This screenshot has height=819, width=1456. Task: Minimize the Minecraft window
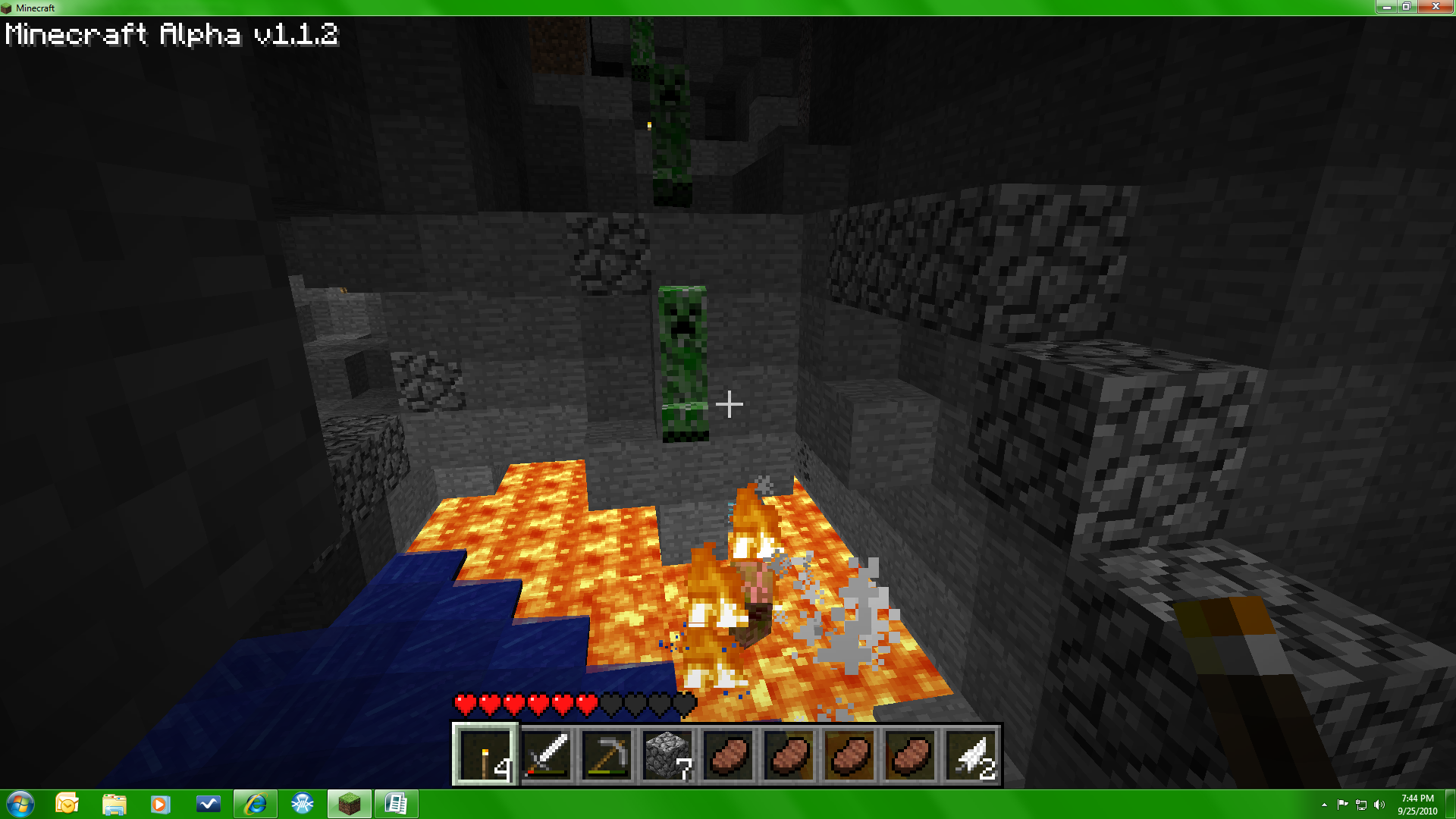[x=1386, y=7]
